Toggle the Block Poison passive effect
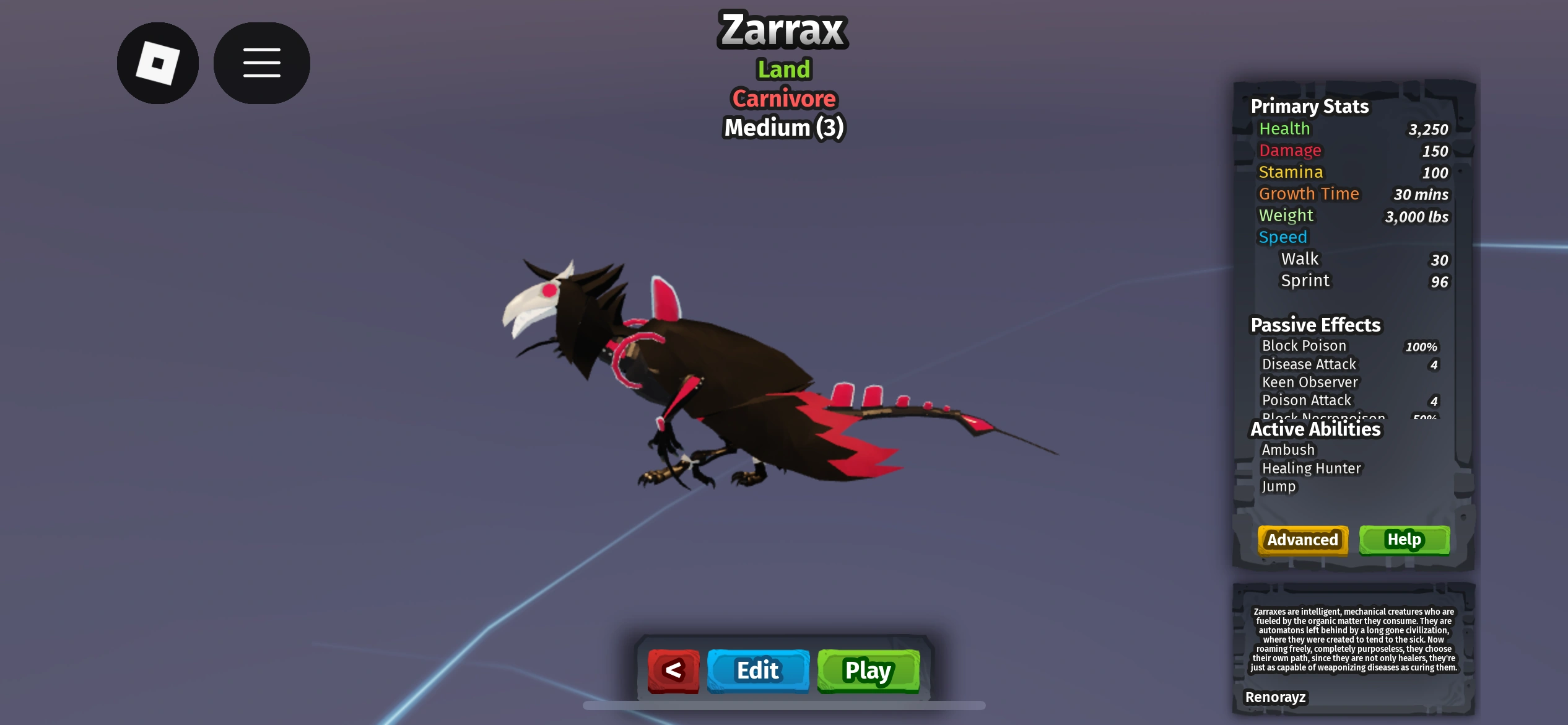This screenshot has width=1568, height=725. point(1304,346)
